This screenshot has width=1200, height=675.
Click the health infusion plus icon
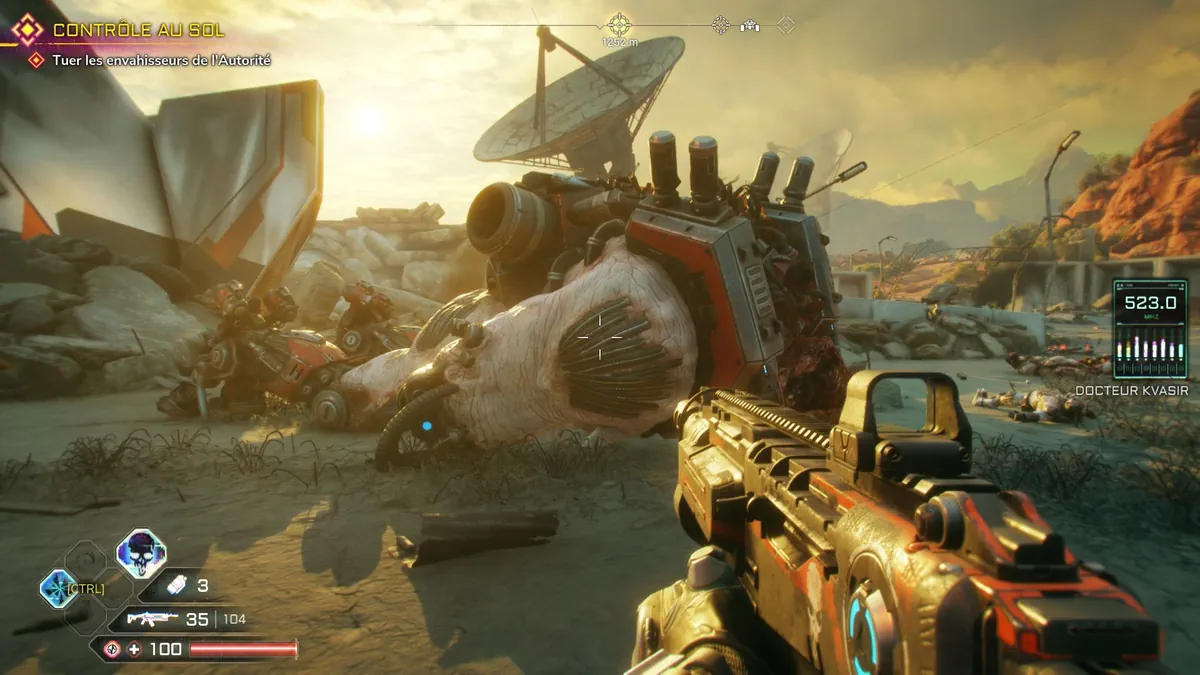[x=135, y=649]
